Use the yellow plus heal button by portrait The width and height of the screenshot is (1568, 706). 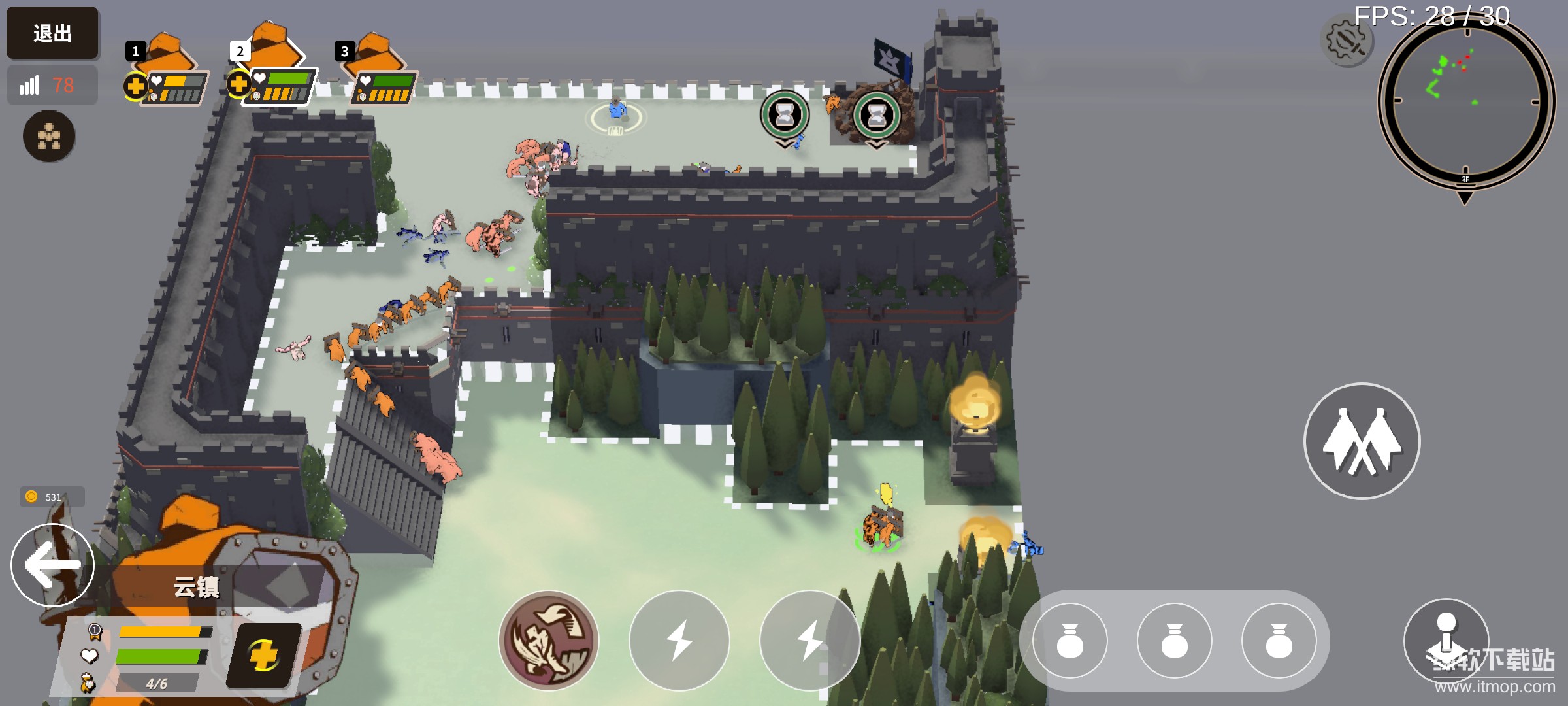coord(264,655)
